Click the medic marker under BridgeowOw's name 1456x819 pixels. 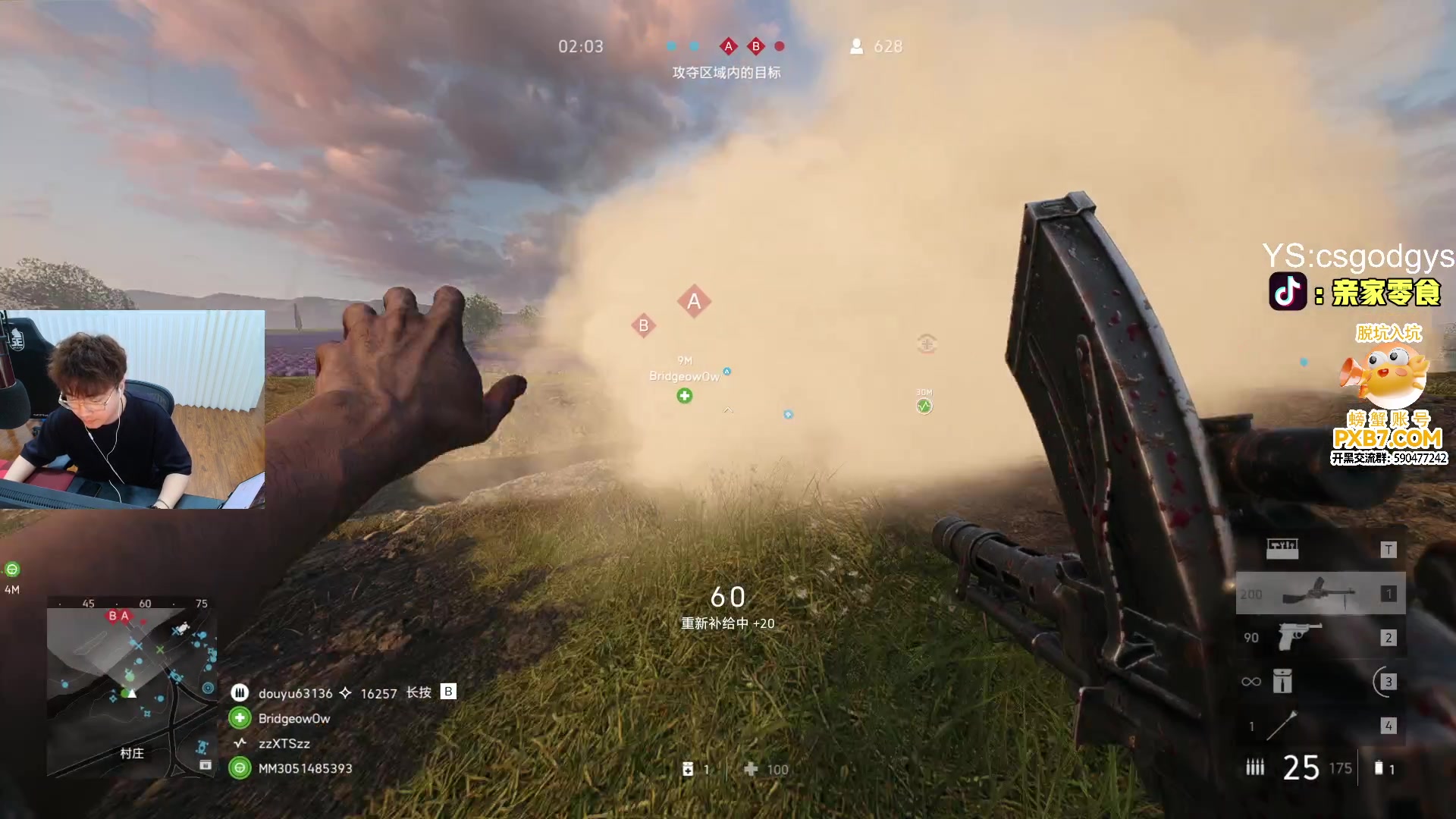point(685,396)
